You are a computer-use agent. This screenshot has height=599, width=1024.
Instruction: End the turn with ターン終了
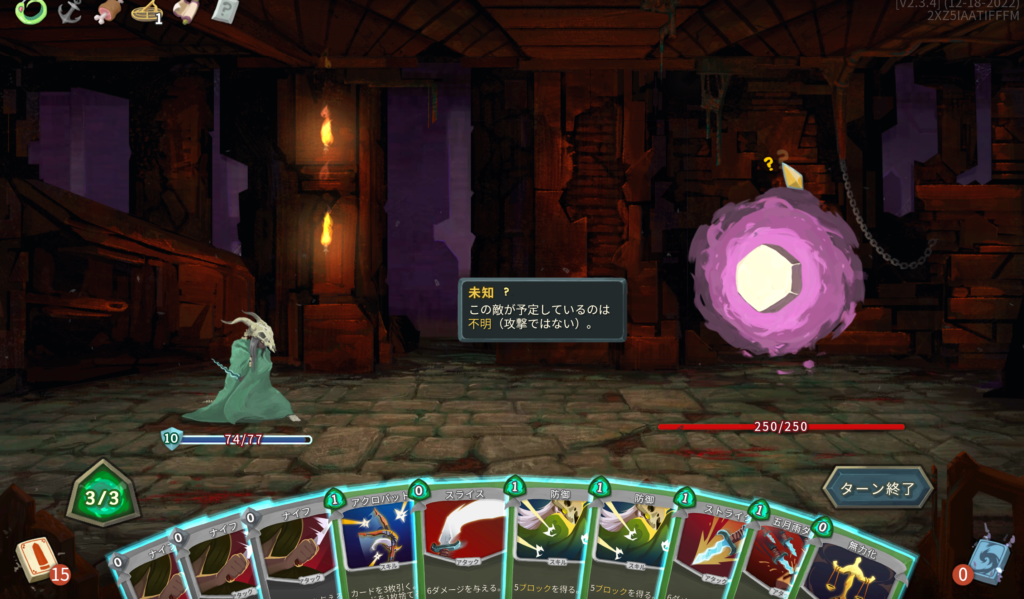coord(877,488)
